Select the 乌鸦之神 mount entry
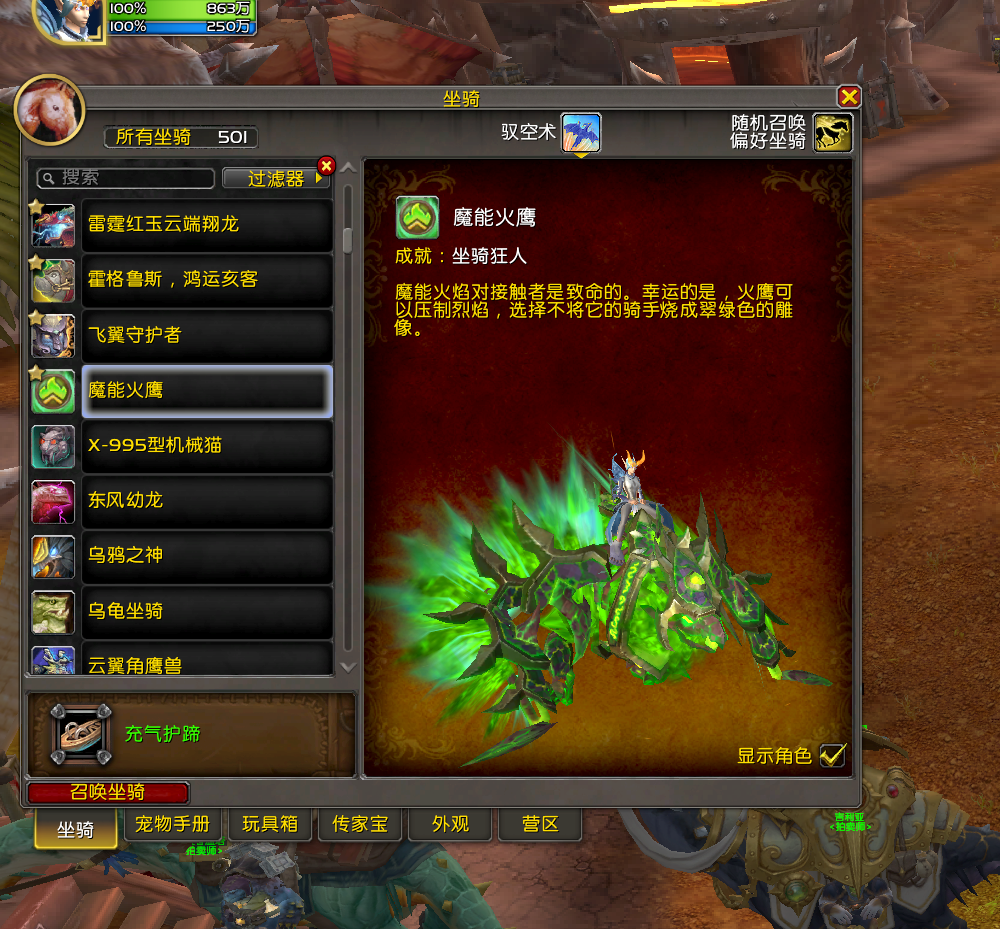The width and height of the screenshot is (1000, 929). click(x=207, y=556)
